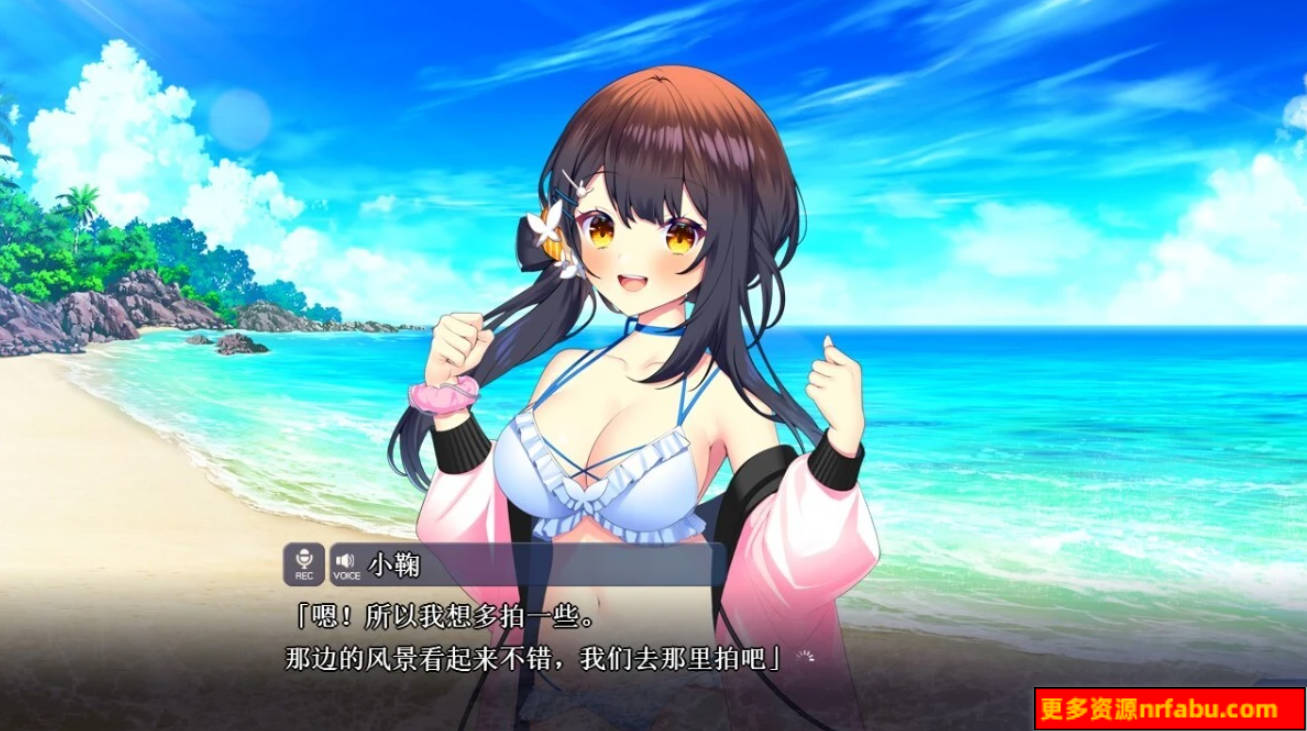Select the speaker symbol above the VOICE label
Screen dimensions: 1307x731
click(345, 560)
